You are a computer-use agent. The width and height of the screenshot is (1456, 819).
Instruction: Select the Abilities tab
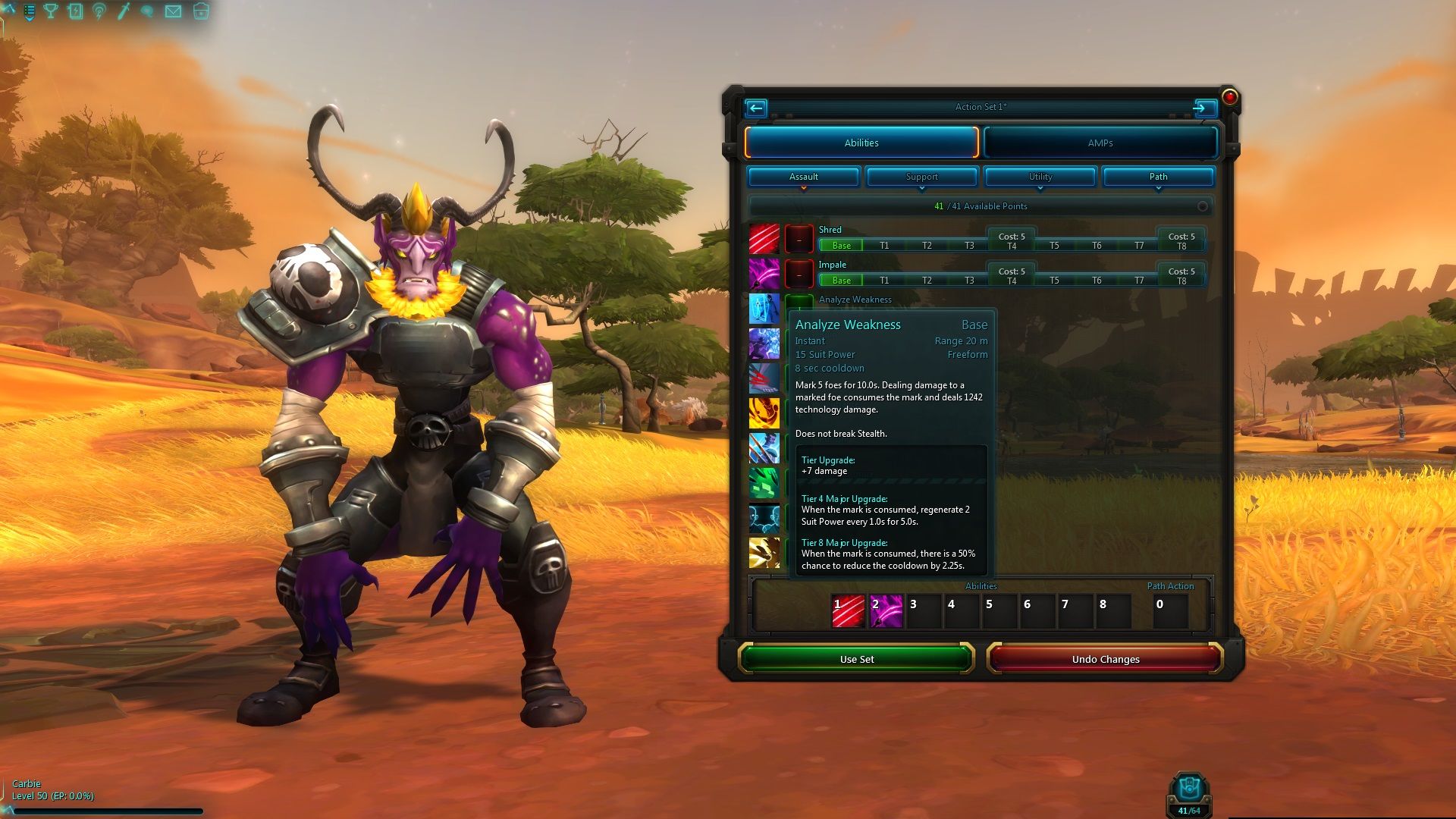point(861,143)
